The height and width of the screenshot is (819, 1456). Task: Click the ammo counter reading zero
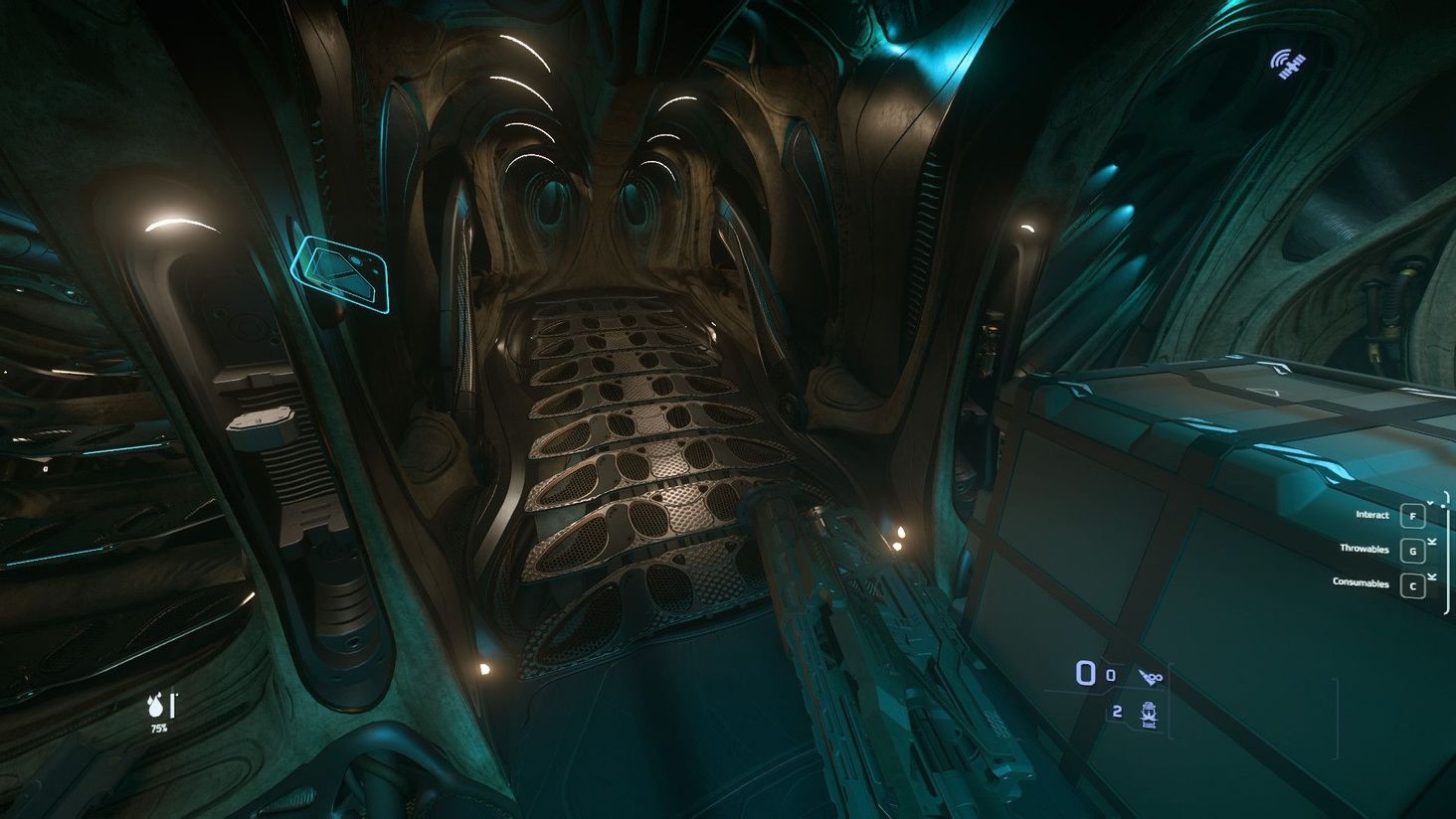click(1086, 673)
